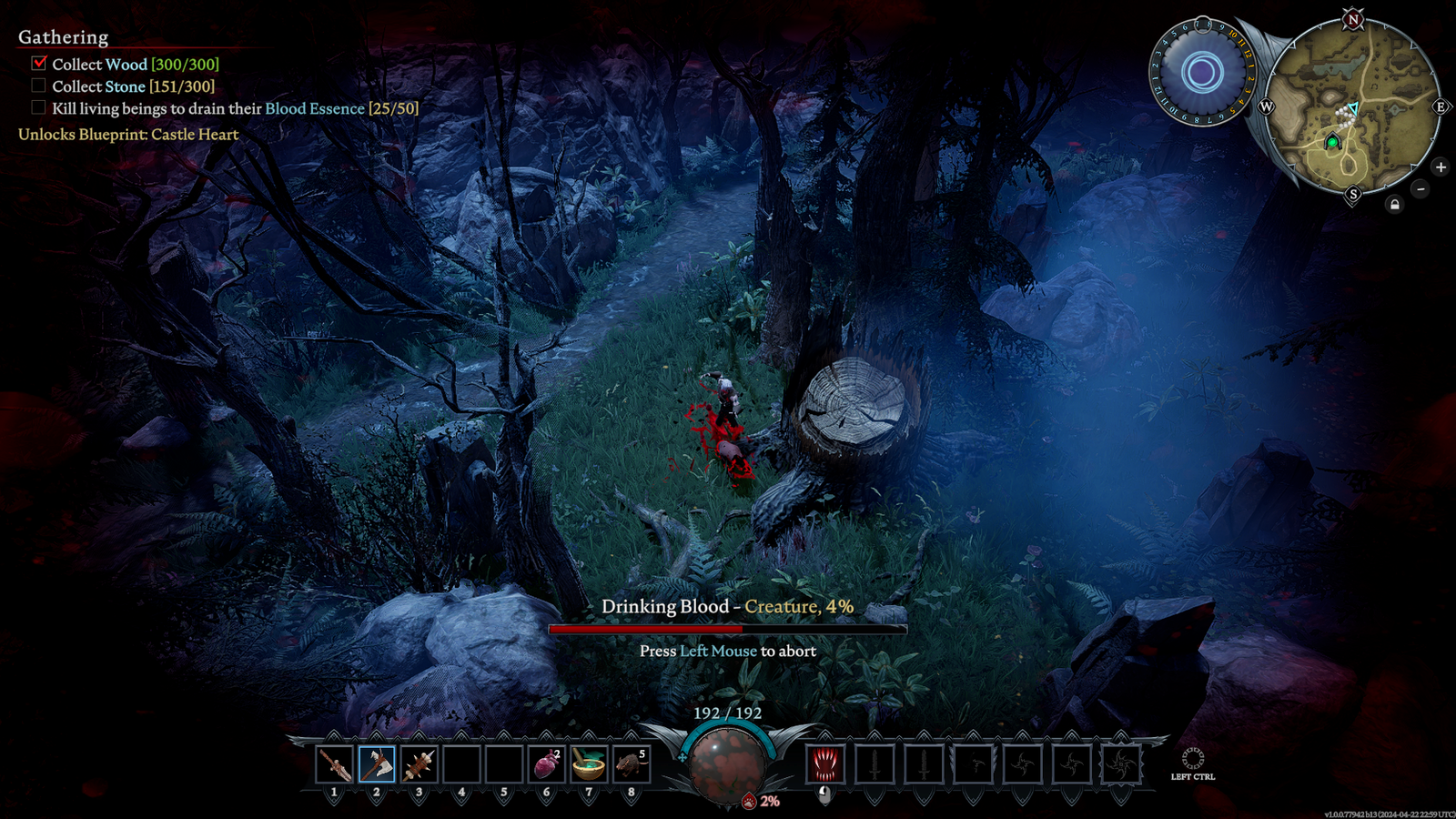Click the blood orb health indicator
This screenshot has height=819, width=1456.
728,767
